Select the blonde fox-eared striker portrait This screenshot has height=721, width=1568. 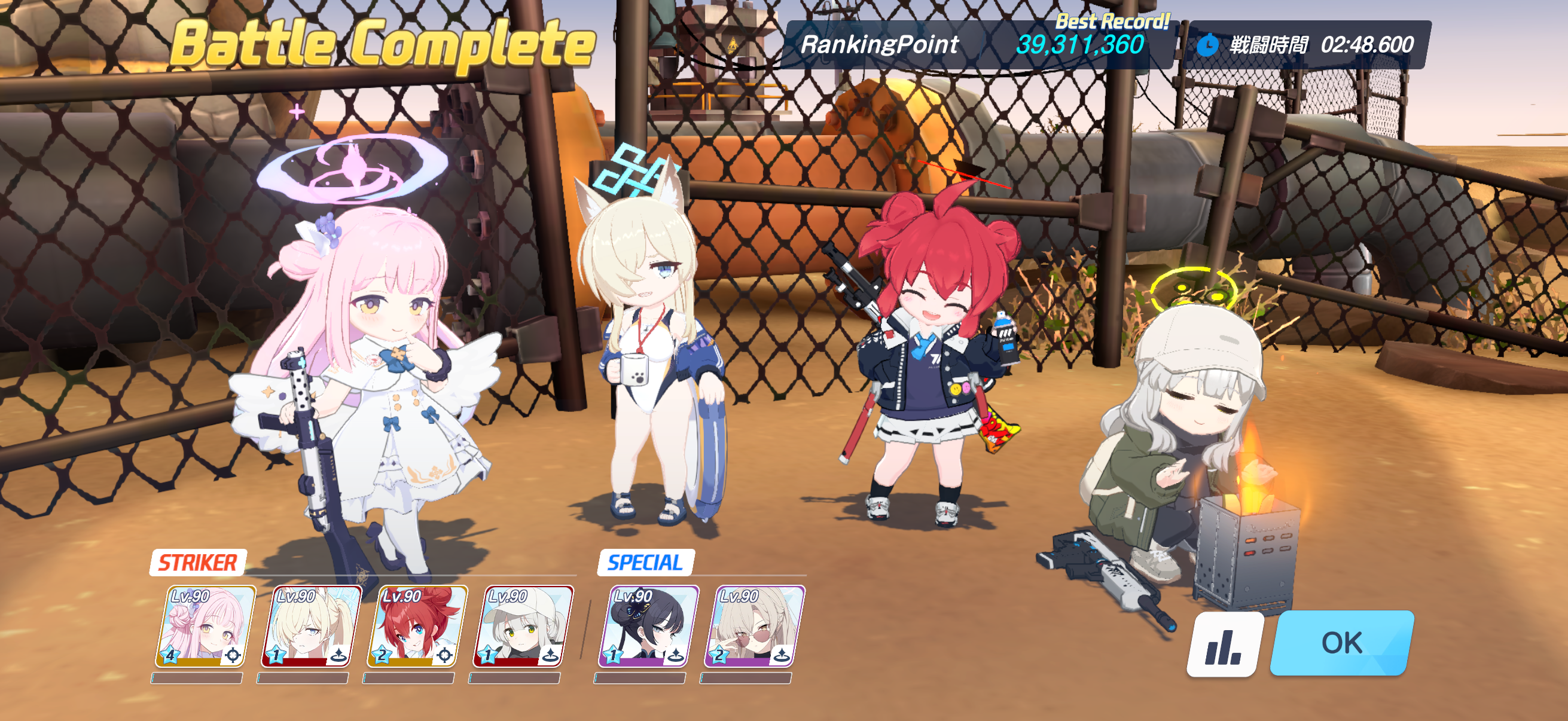point(310,626)
